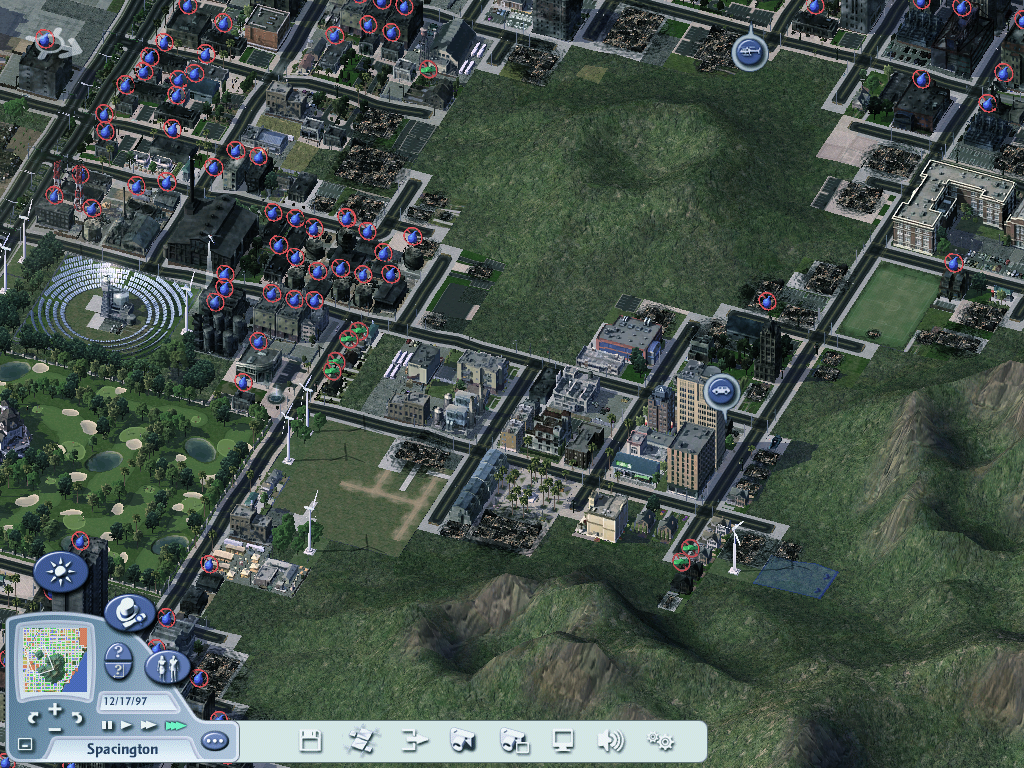1024x768 pixels.
Task: Zoom out with the minus button
Action: coord(55,727)
